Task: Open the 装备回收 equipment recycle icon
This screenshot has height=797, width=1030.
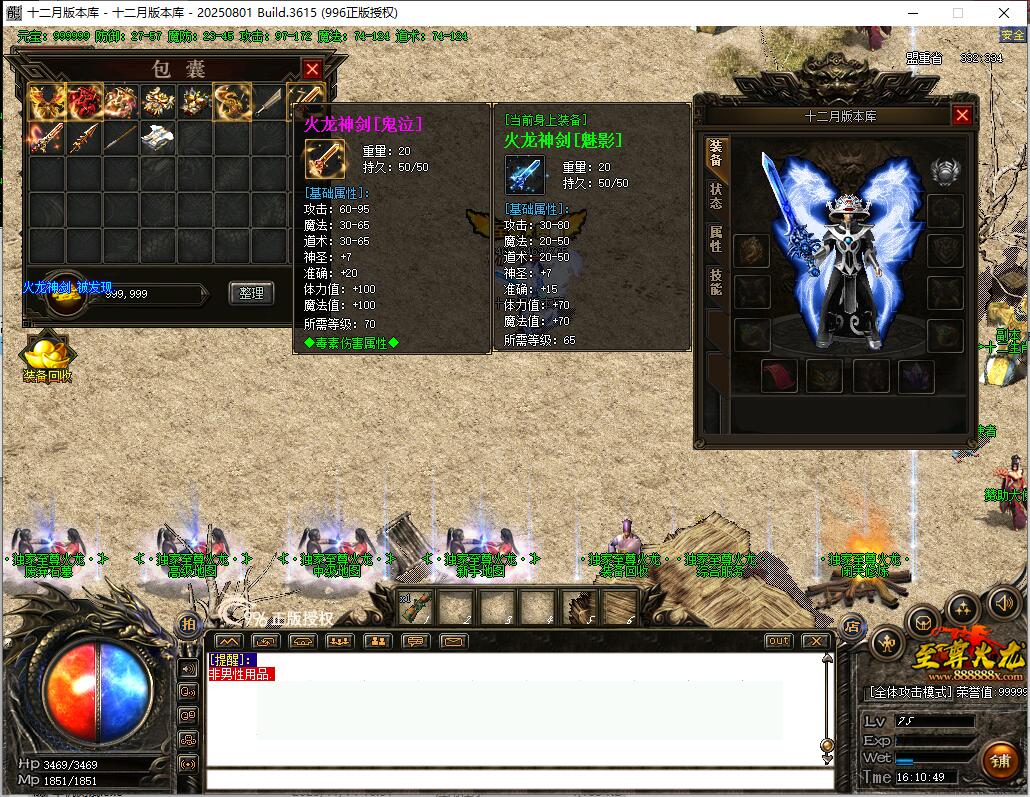Action: (47, 357)
